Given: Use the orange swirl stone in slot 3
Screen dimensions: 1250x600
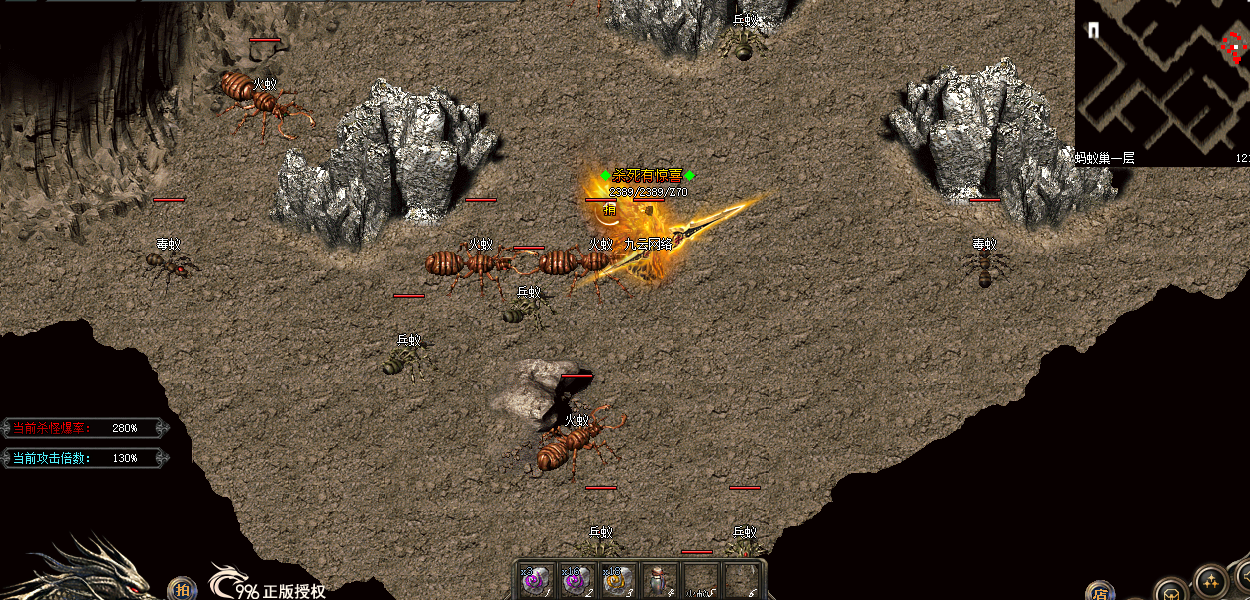Looking at the screenshot, I should 617,580.
